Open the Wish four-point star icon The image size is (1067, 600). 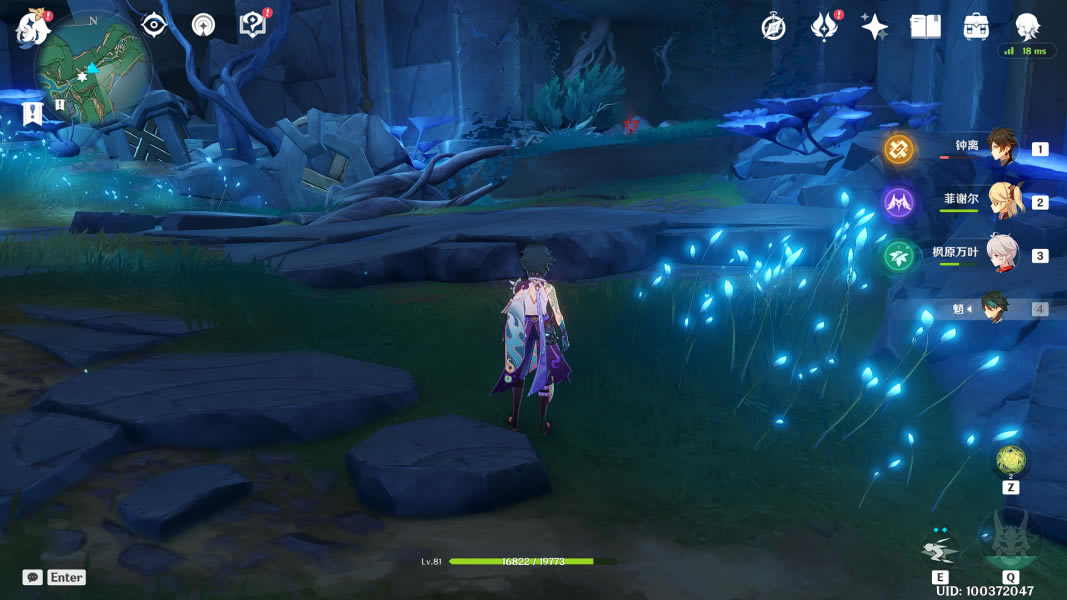[875, 27]
